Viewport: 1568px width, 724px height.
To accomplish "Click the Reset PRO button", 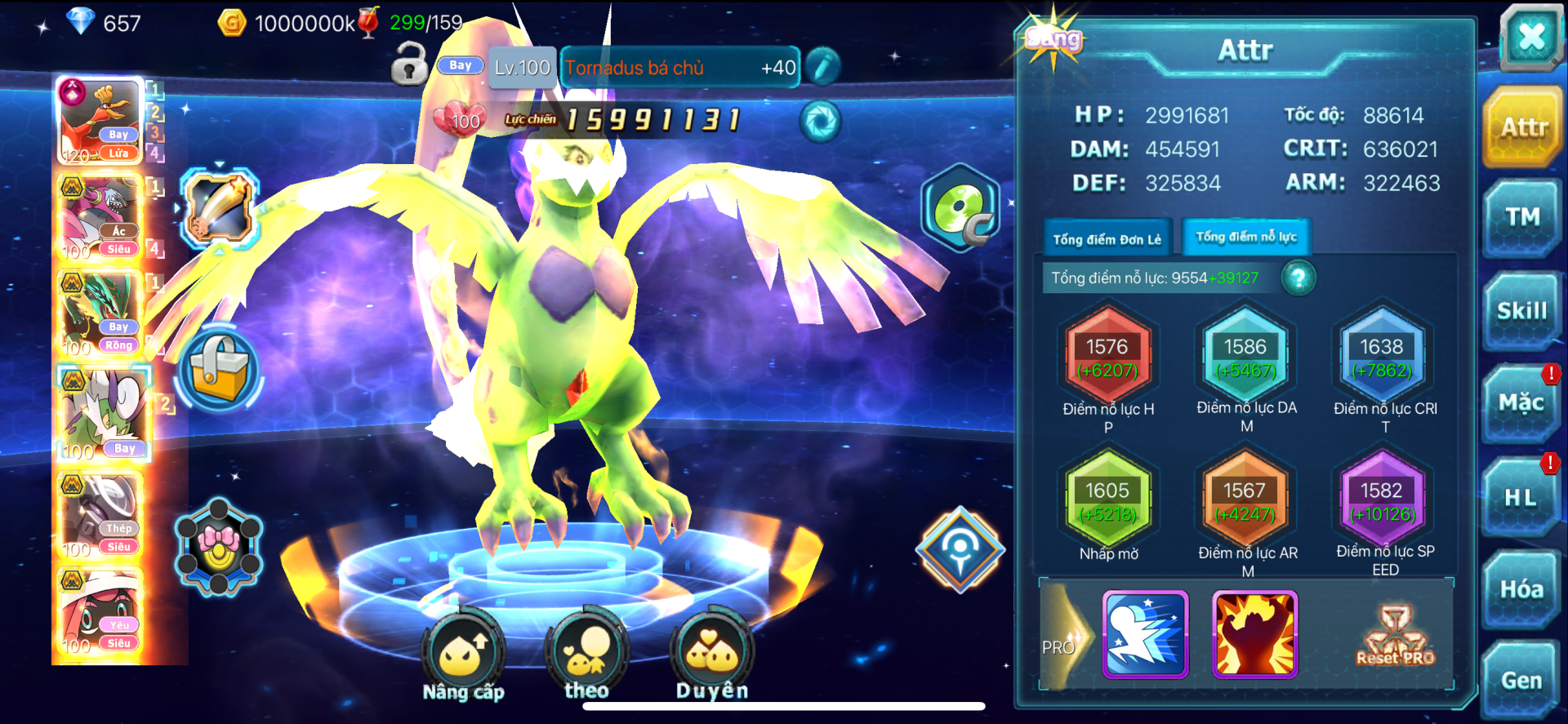I will pos(1395,637).
